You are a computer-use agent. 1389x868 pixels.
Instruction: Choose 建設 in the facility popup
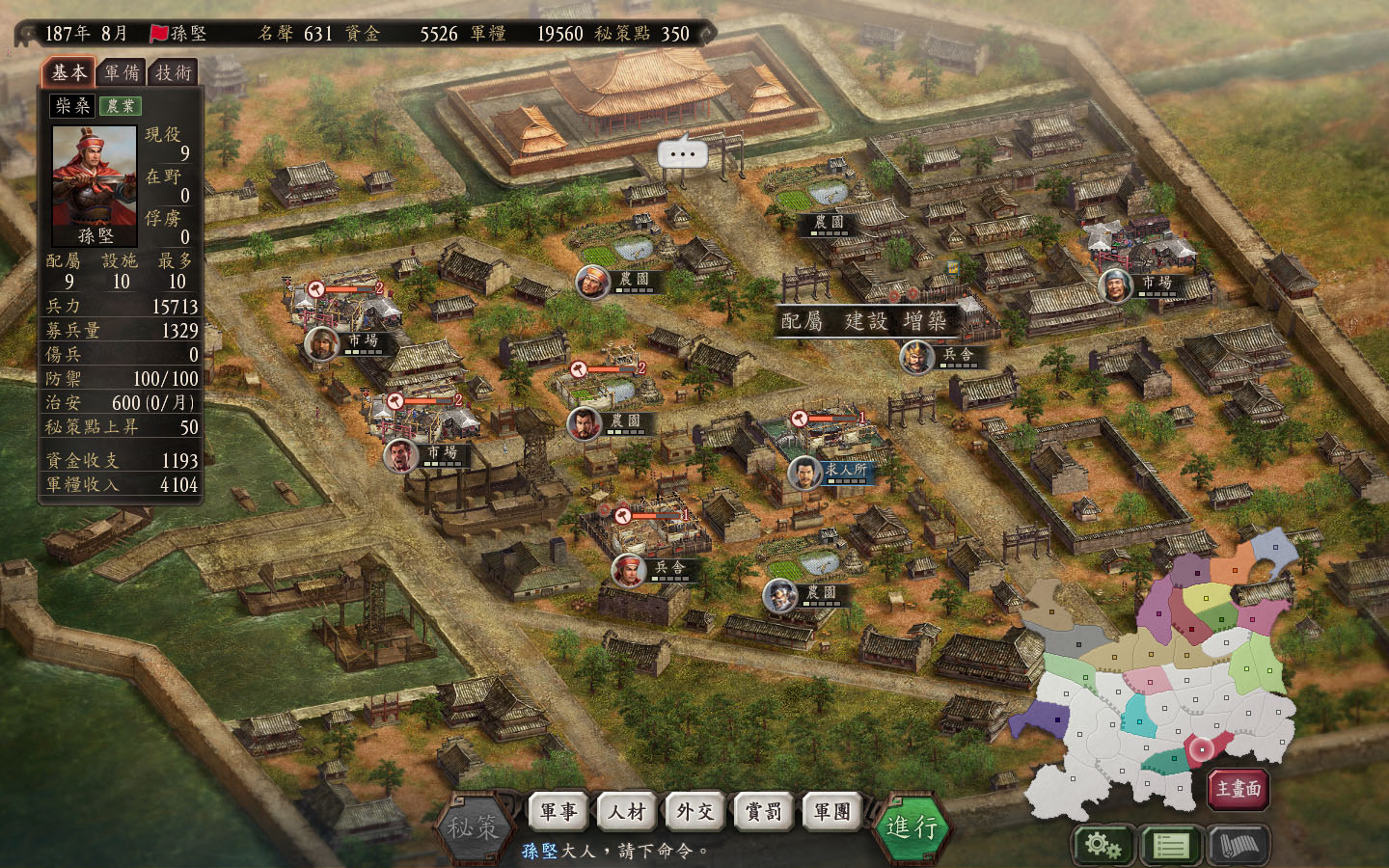(865, 321)
